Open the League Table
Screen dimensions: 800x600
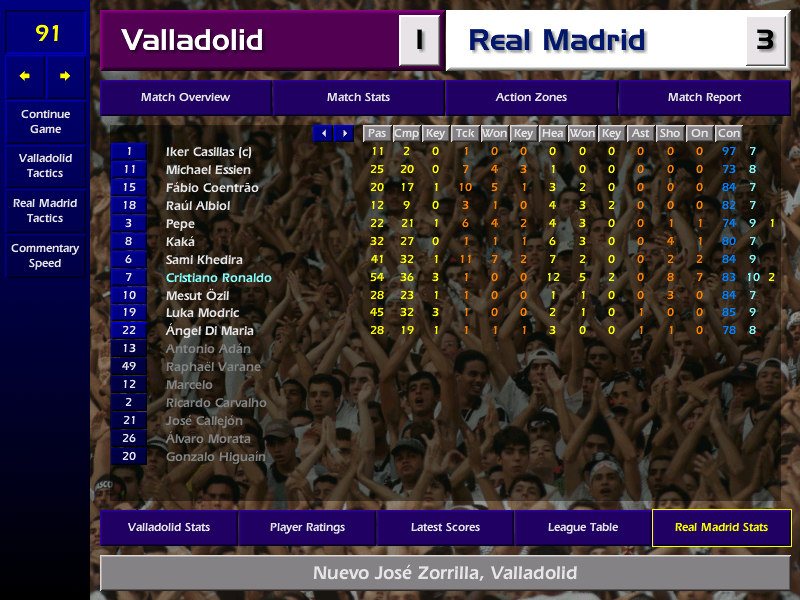click(x=583, y=528)
